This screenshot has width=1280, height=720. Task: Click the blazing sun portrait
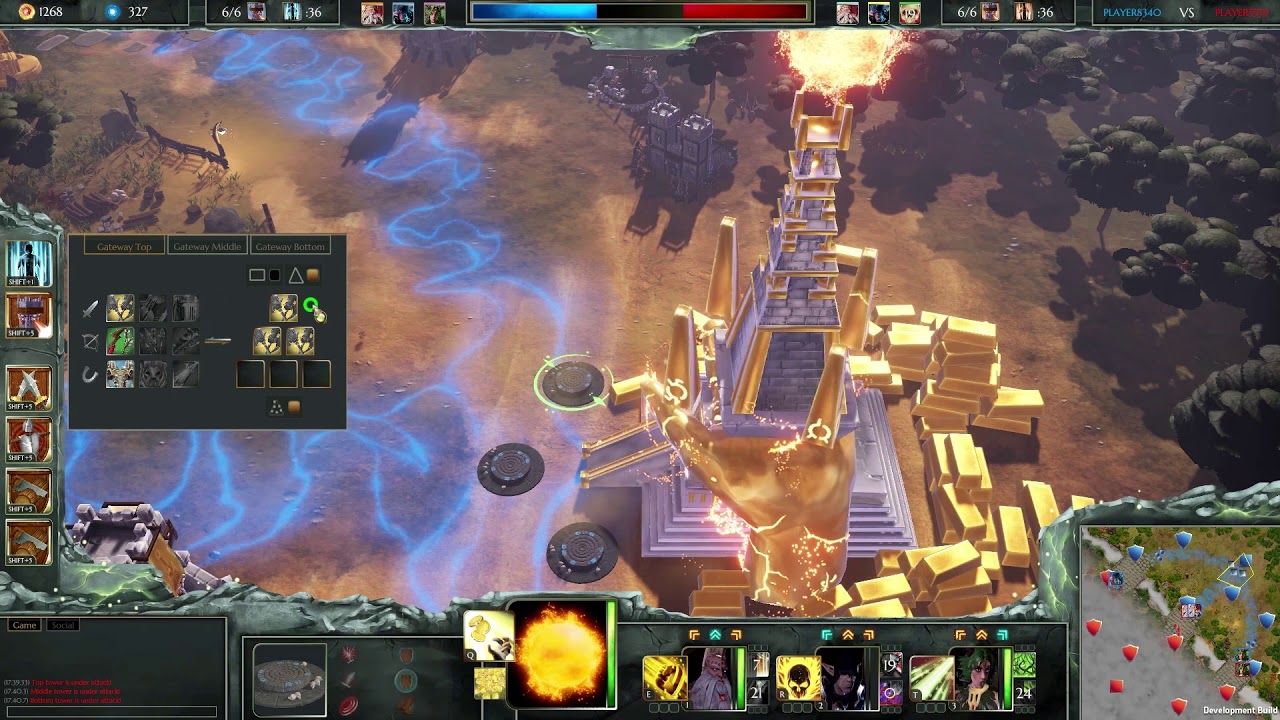pos(560,652)
